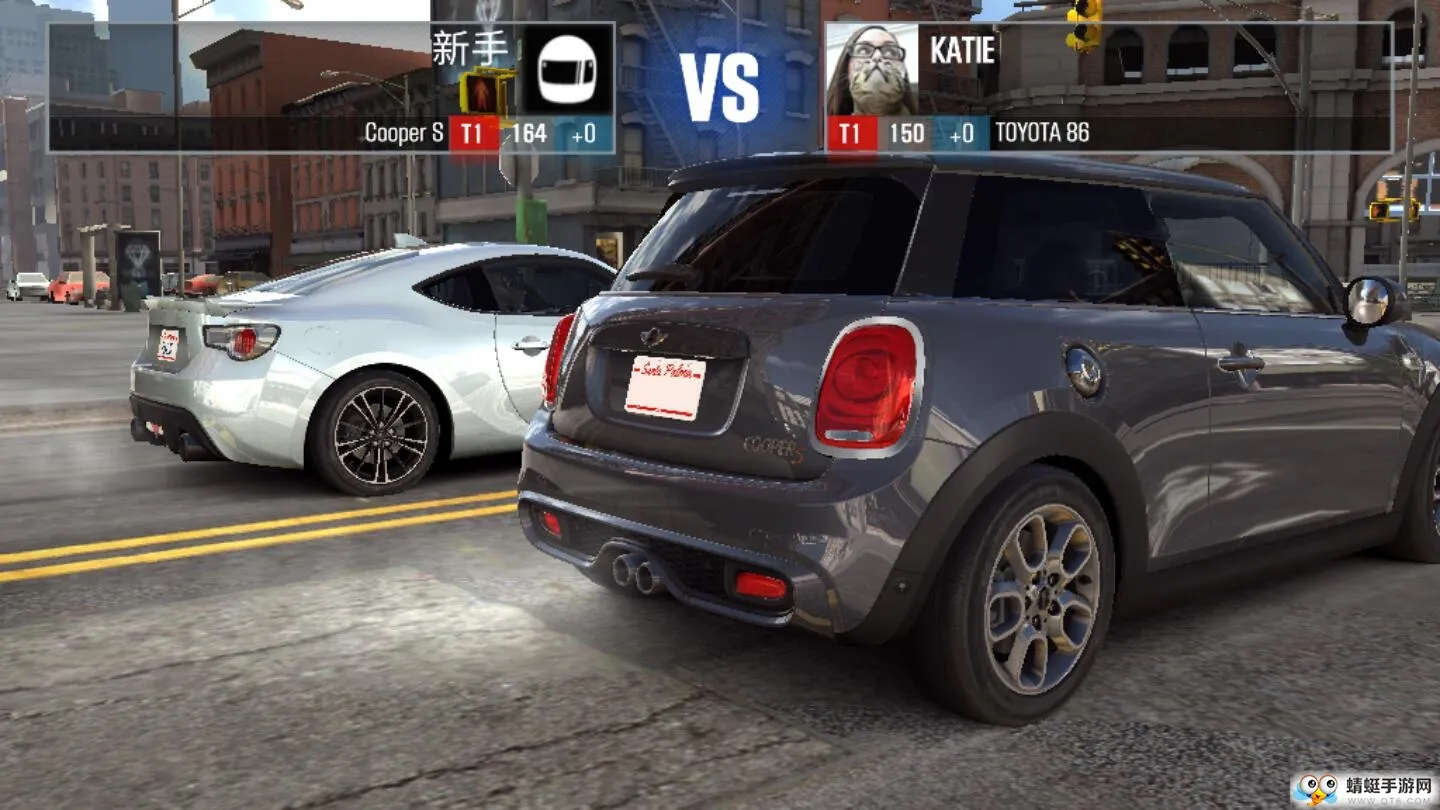Click the 150 opponent rating value
The width and height of the screenshot is (1440, 810).
point(908,133)
